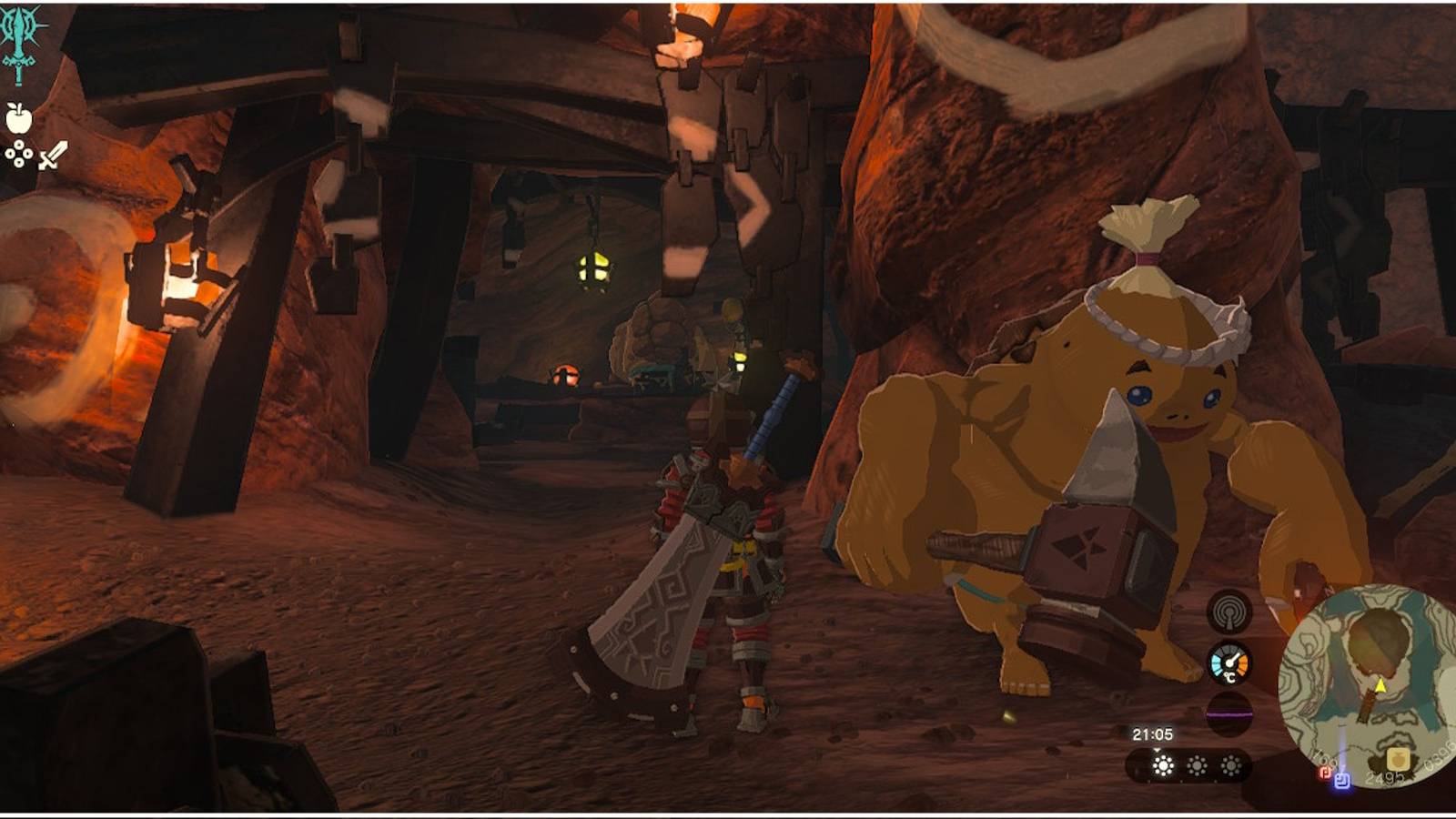This screenshot has height=819, width=1456.
Task: Click the purple noise meter
Action: click(x=1229, y=712)
